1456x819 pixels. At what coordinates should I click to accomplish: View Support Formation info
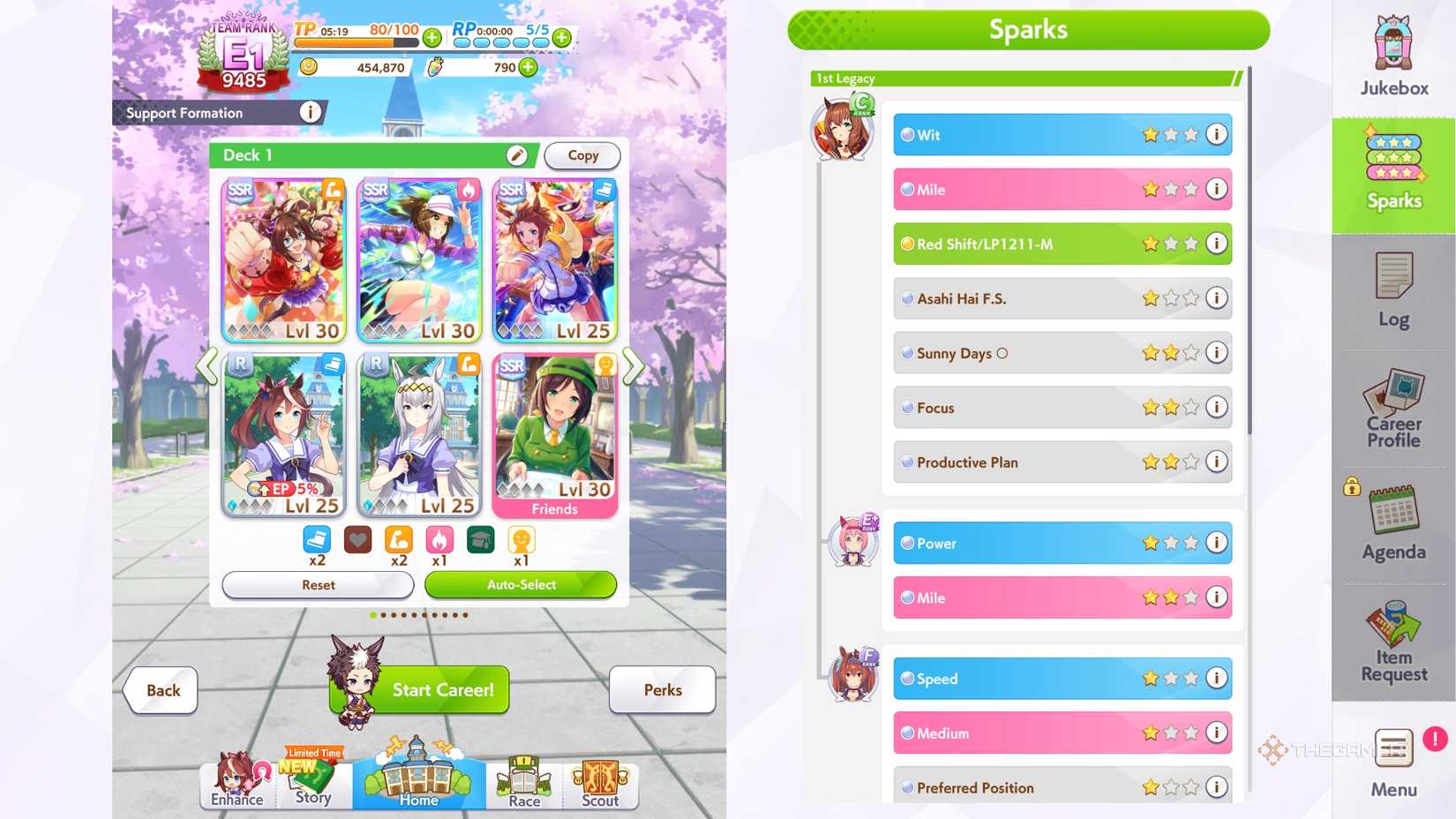[309, 112]
